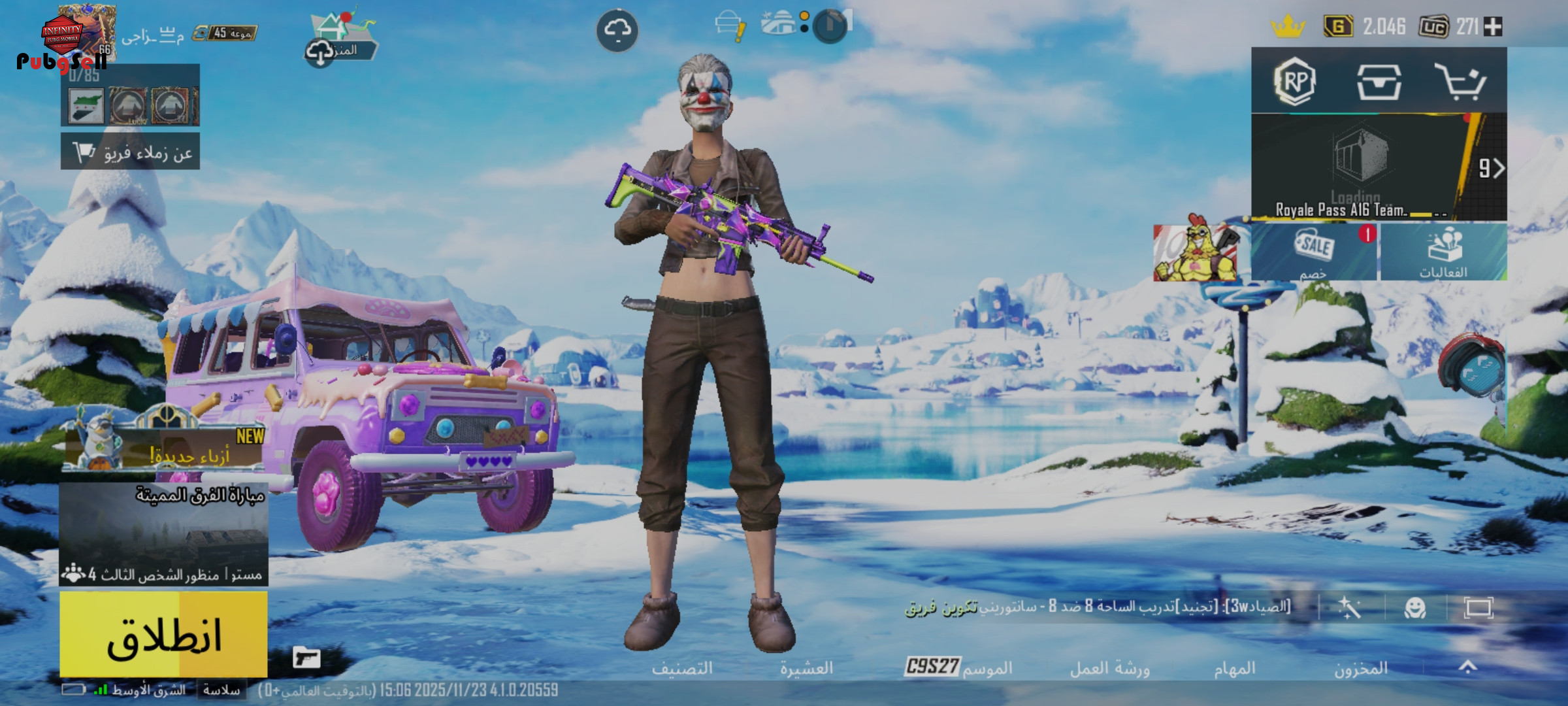Open the cloud download icon
This screenshot has width=1568, height=706.
click(x=617, y=30)
